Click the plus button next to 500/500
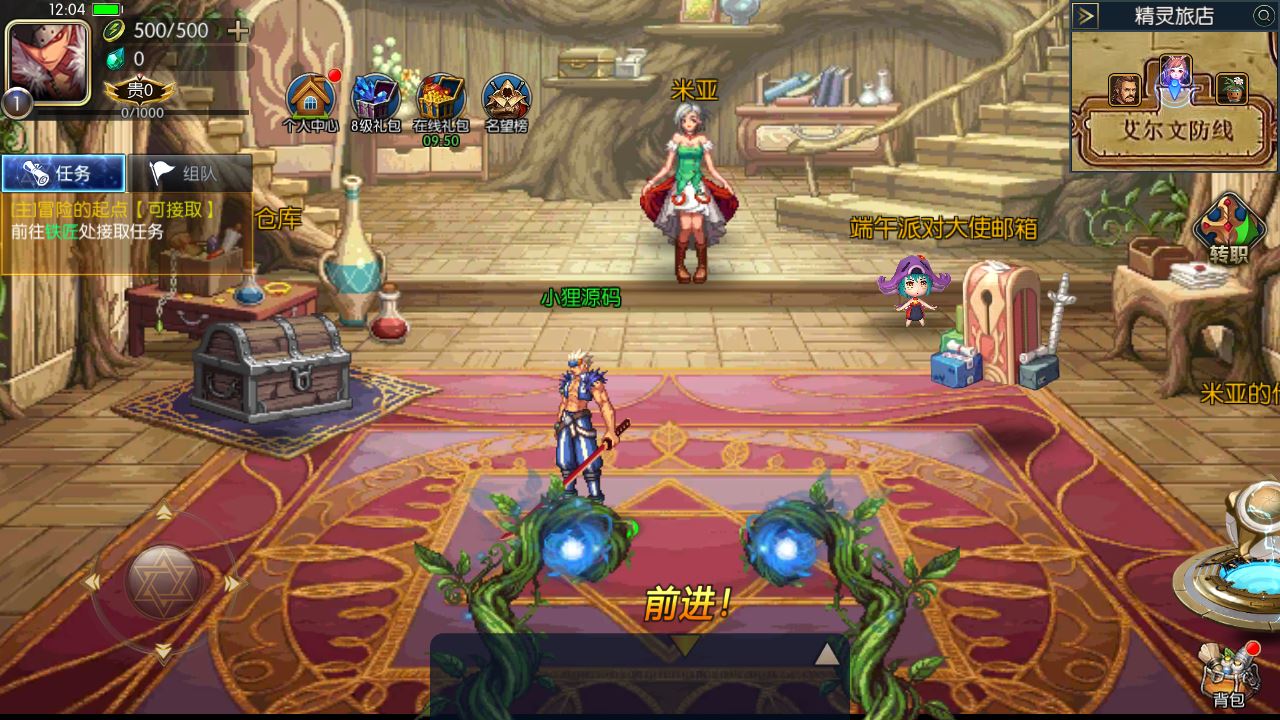1280x720 pixels. pos(236,31)
